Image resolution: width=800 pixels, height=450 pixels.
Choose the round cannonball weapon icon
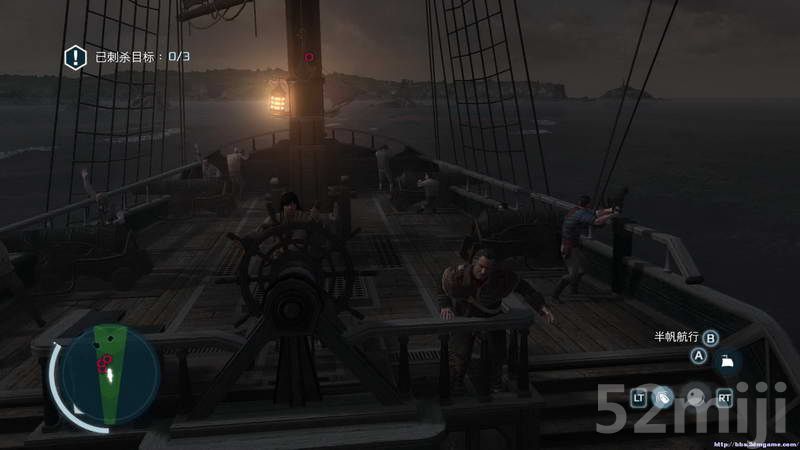695,398
